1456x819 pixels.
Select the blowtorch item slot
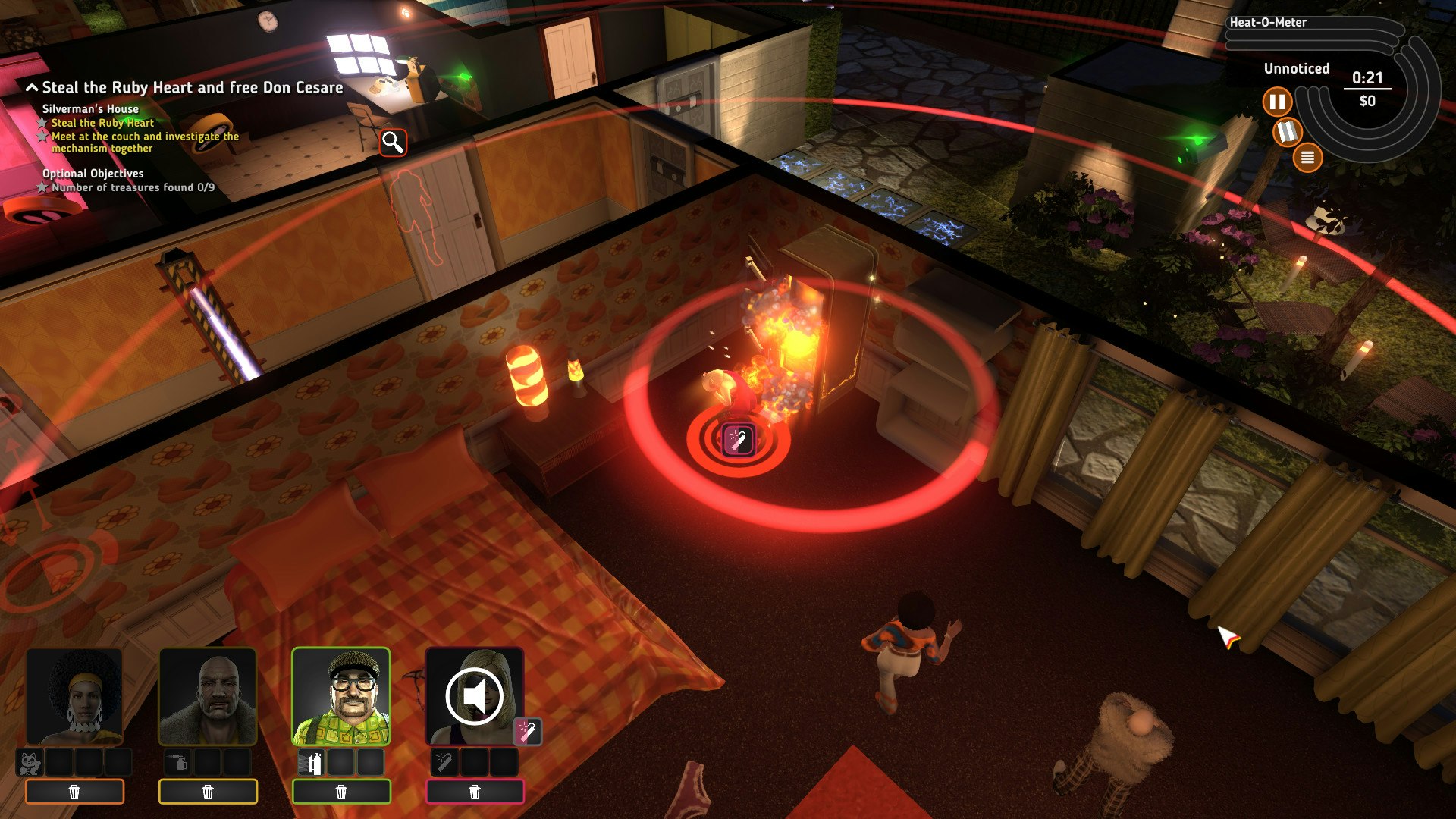tap(177, 763)
